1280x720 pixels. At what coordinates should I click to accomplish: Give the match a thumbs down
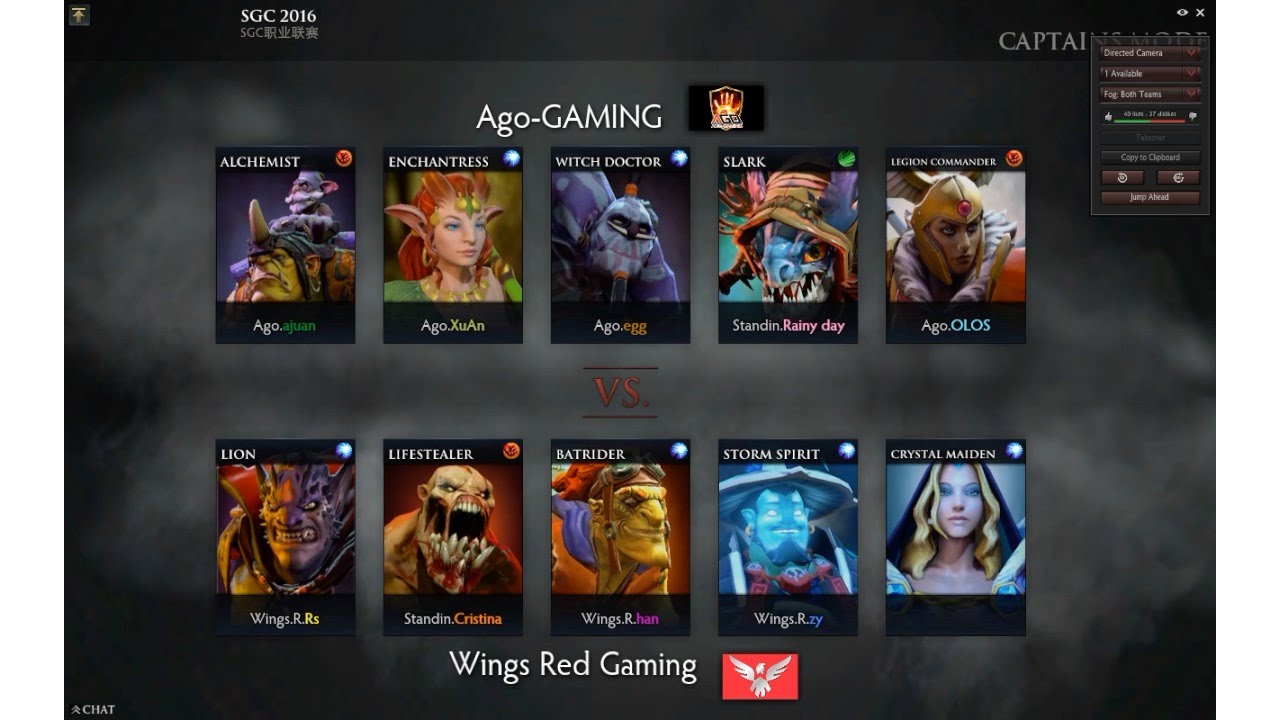[x=1193, y=116]
